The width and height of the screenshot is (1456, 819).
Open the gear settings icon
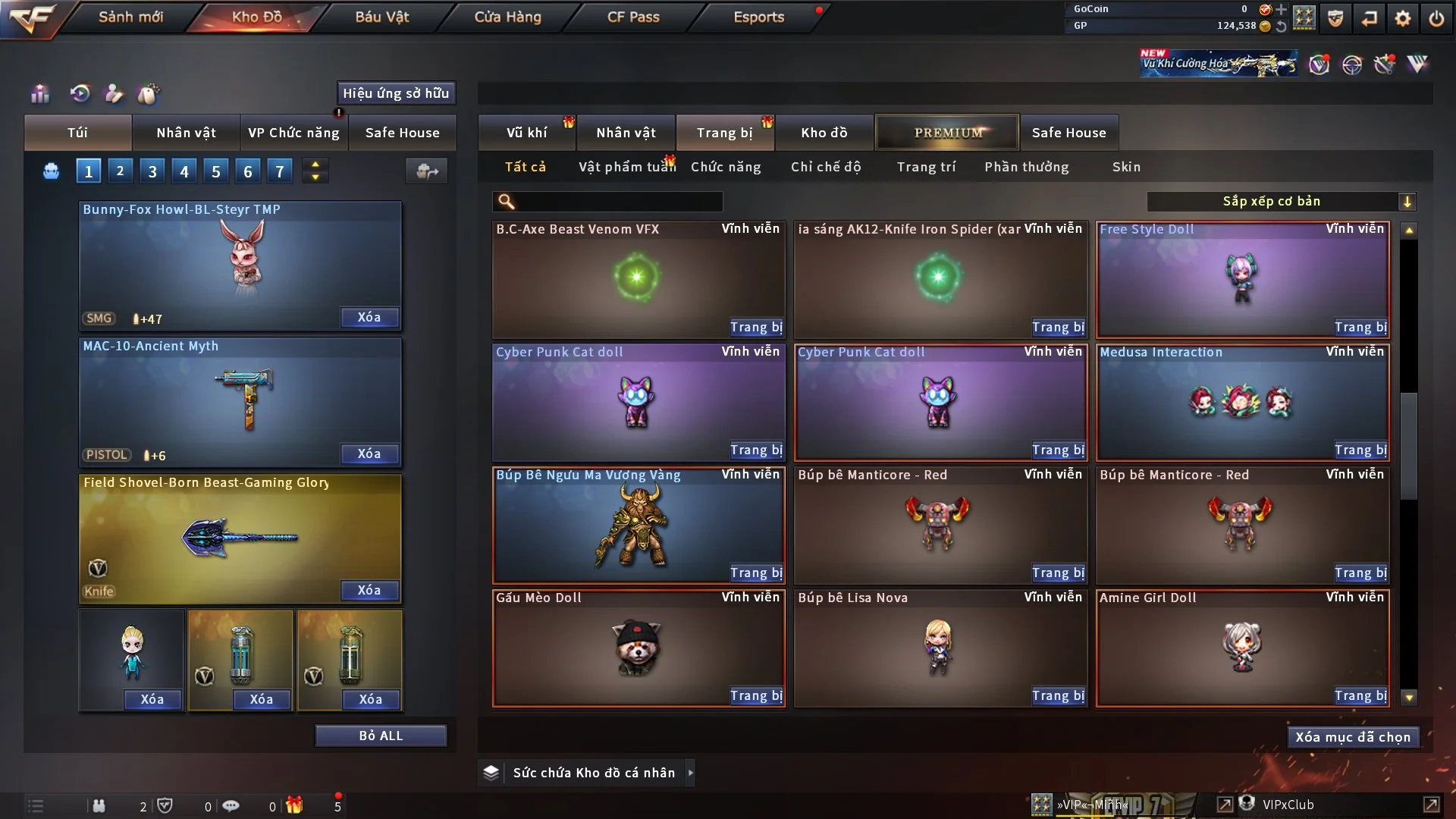tap(1403, 18)
